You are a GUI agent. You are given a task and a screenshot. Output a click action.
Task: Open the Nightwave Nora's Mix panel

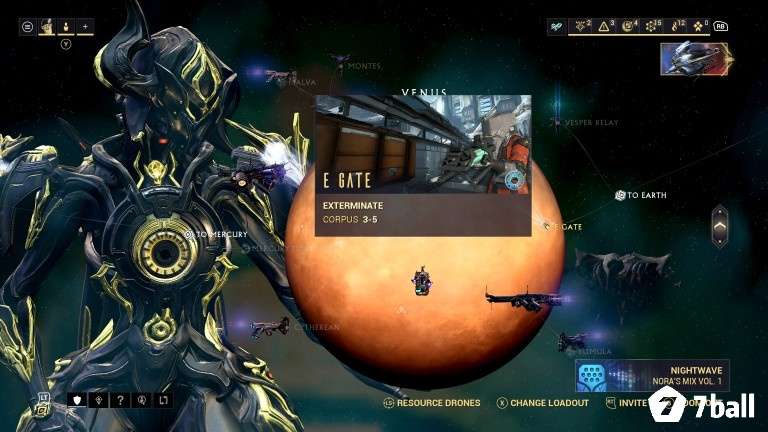[652, 375]
